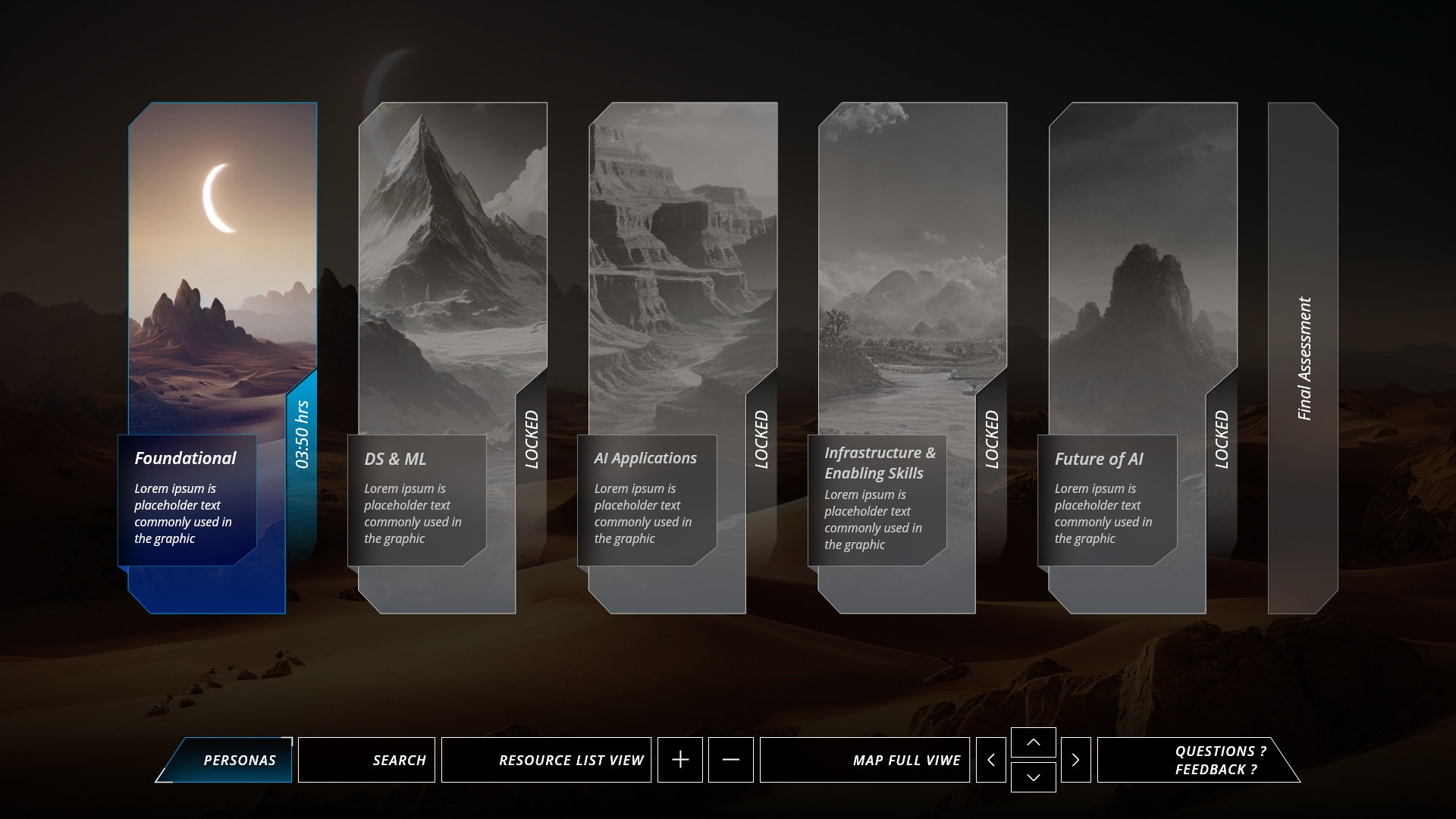Pan map left with left arrow
Image resolution: width=1456 pixels, height=819 pixels.
[x=991, y=760]
